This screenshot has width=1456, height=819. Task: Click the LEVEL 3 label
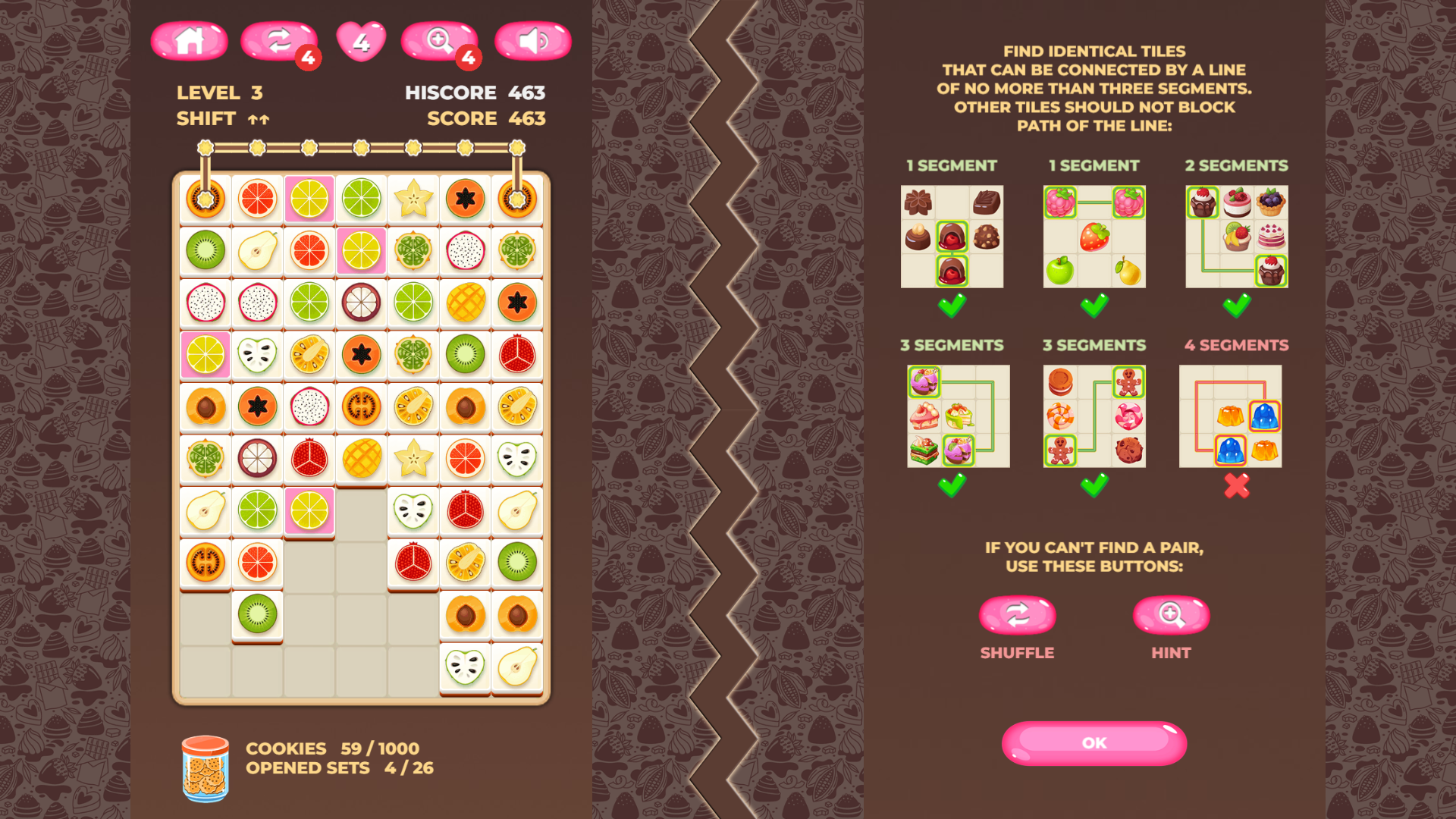coord(219,93)
